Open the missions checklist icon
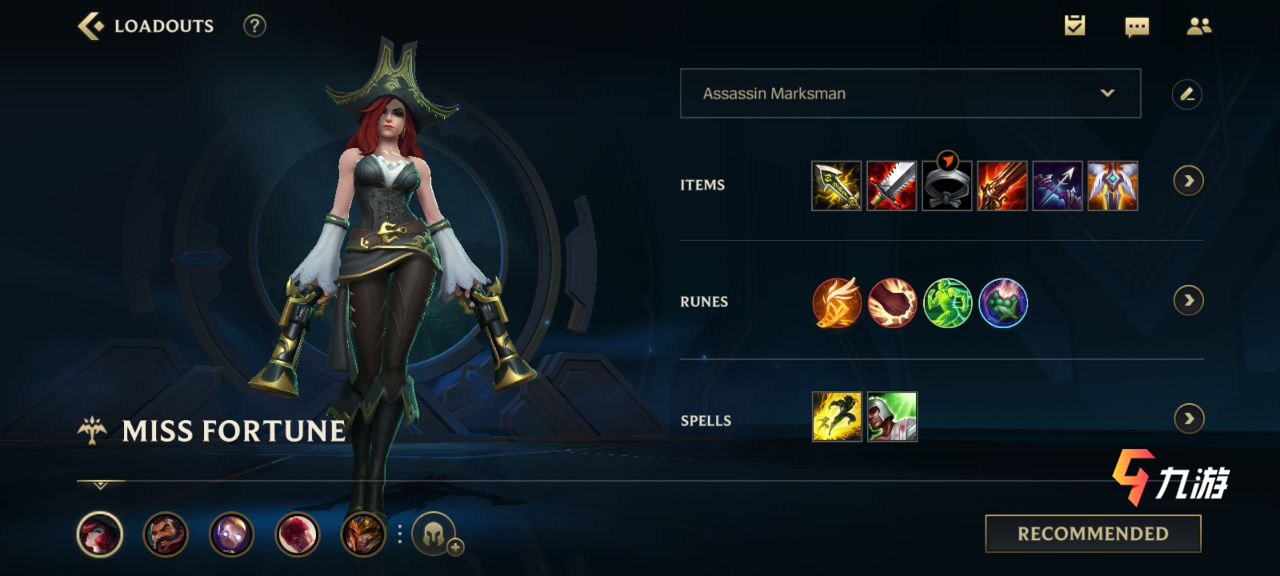This screenshot has height=576, width=1280. 1075,26
